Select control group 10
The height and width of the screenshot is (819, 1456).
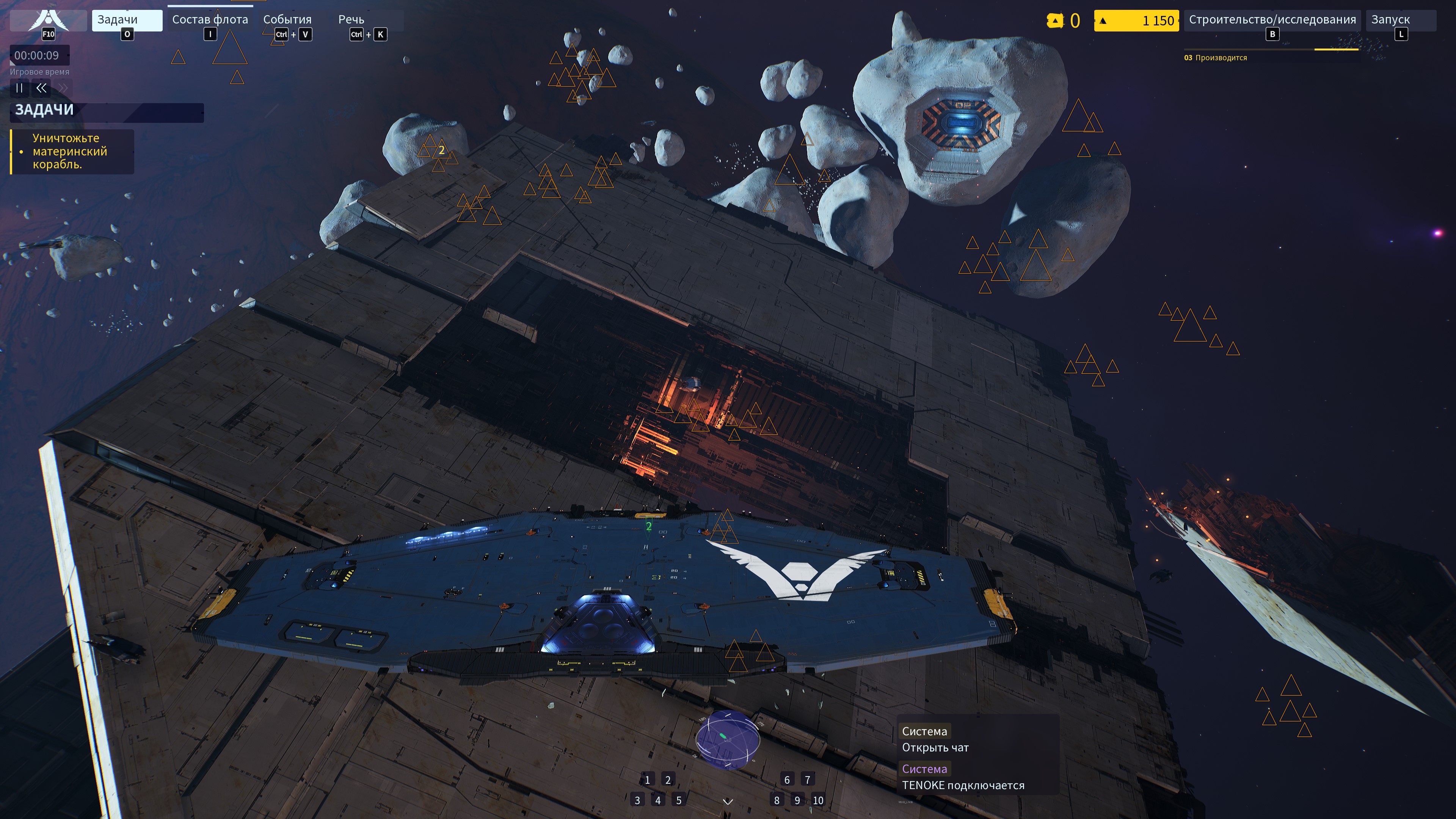818,800
